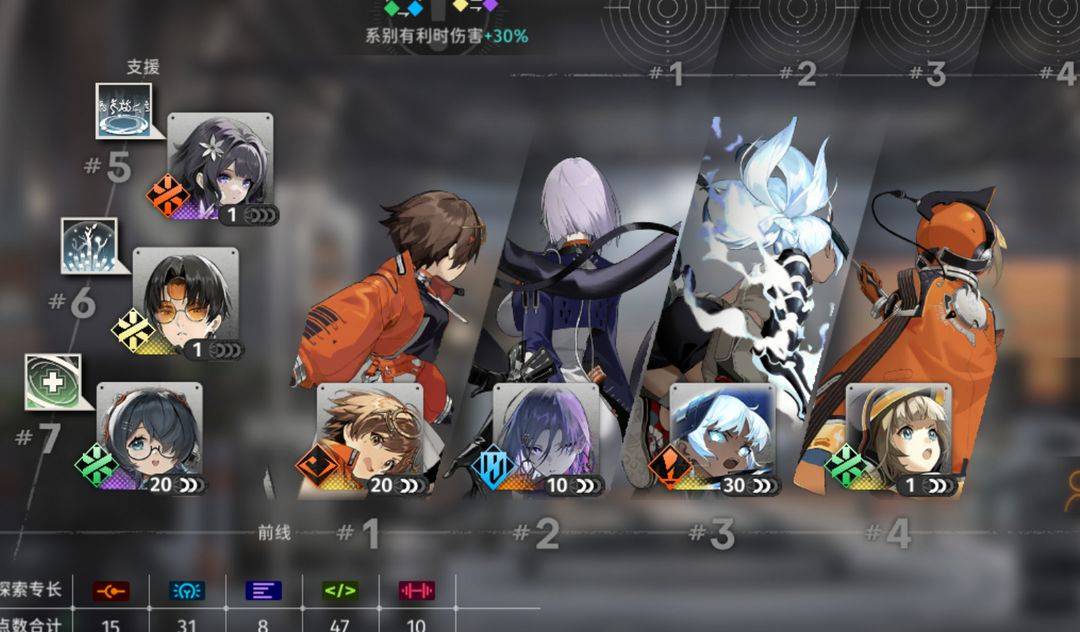Choose the support character wearing orange sunglasses
Screen dimensions: 1080x632
pyautogui.click(x=186, y=300)
